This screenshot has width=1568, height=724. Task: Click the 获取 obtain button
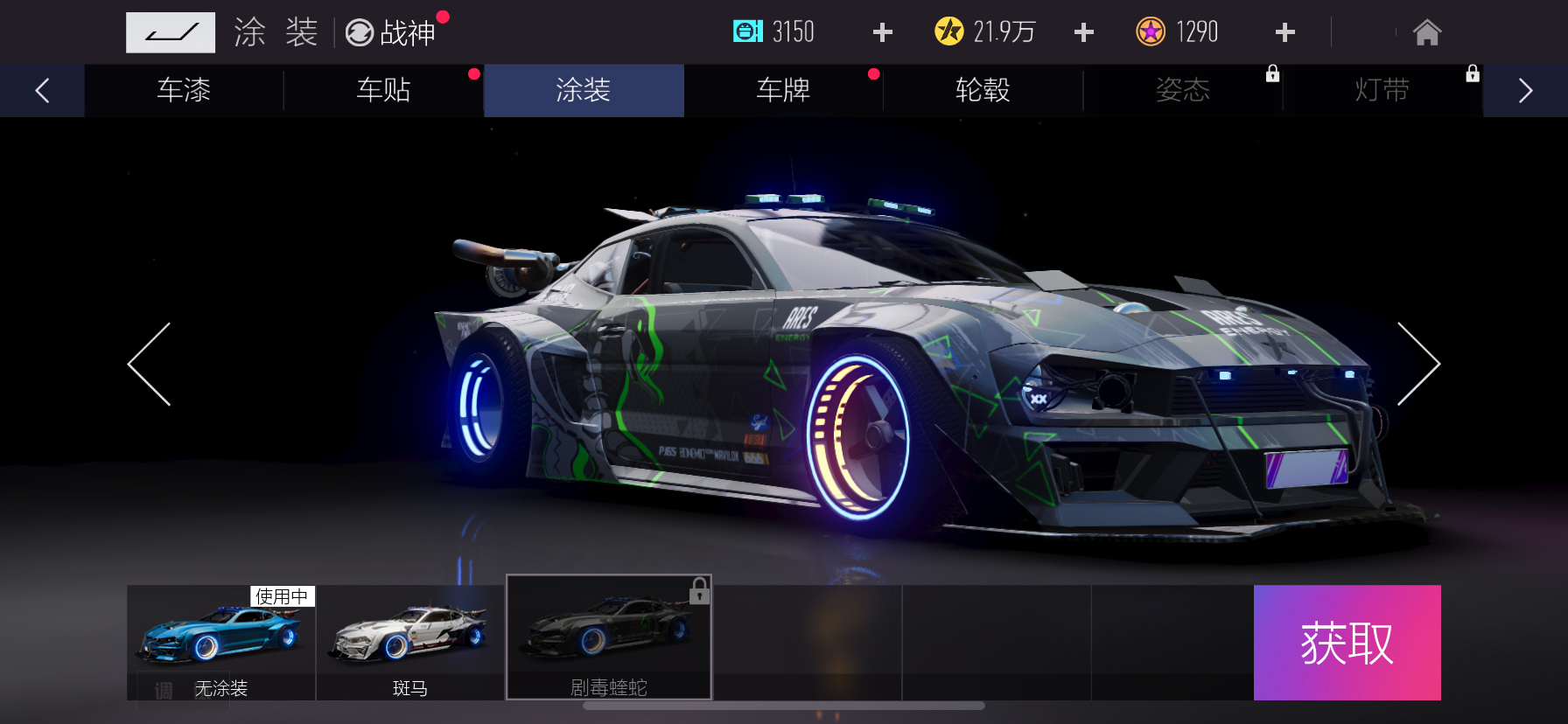pyautogui.click(x=1347, y=643)
